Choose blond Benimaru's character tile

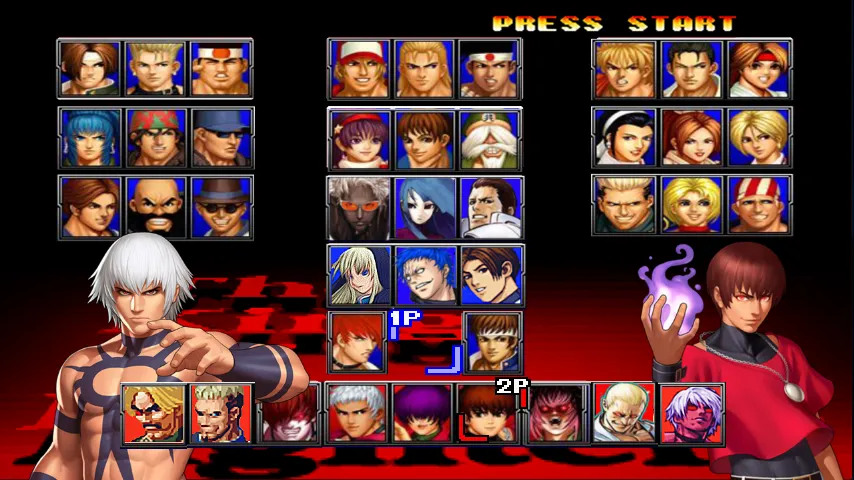[x=156, y=69]
